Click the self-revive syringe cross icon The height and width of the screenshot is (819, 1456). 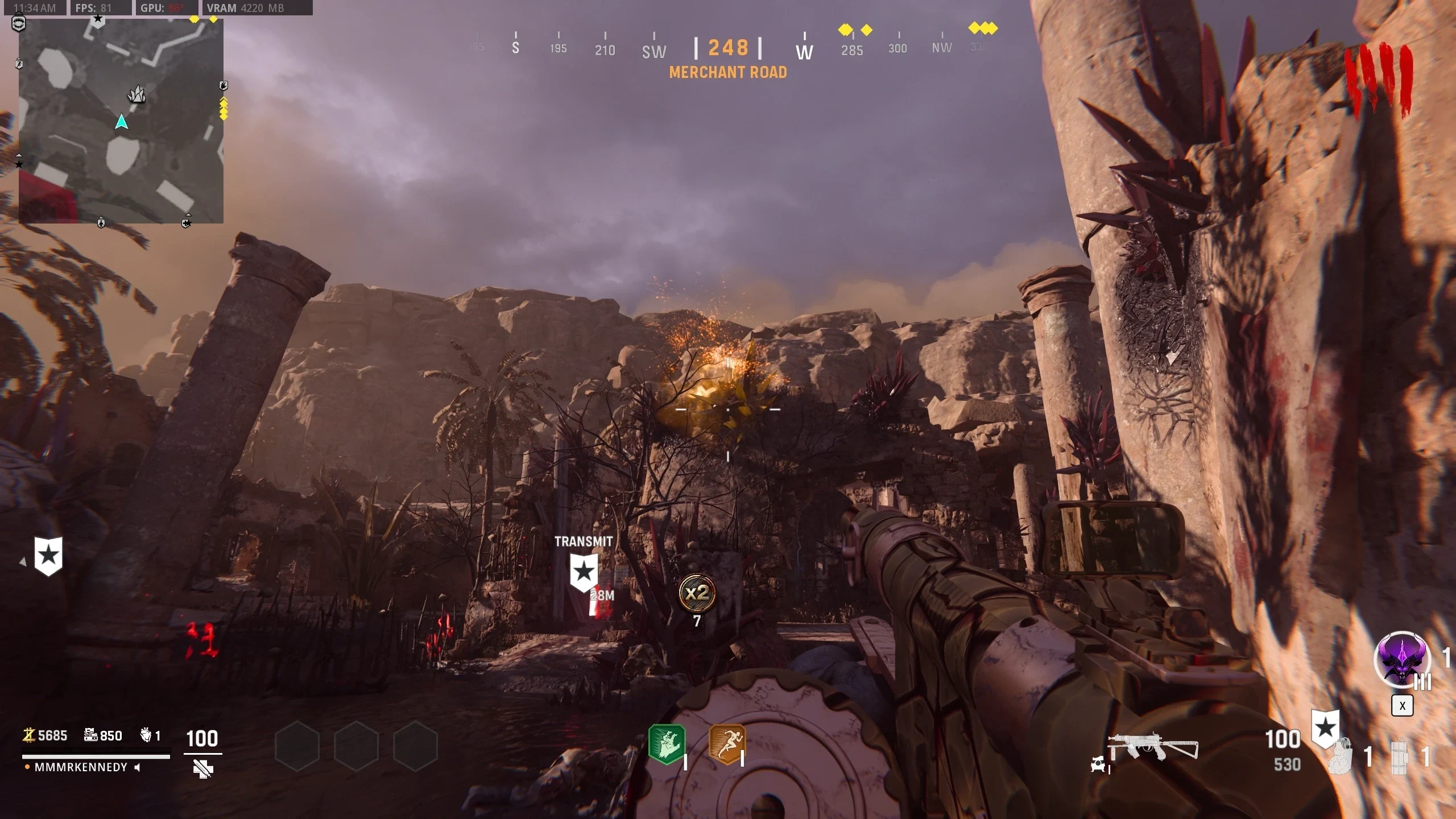coord(202,770)
